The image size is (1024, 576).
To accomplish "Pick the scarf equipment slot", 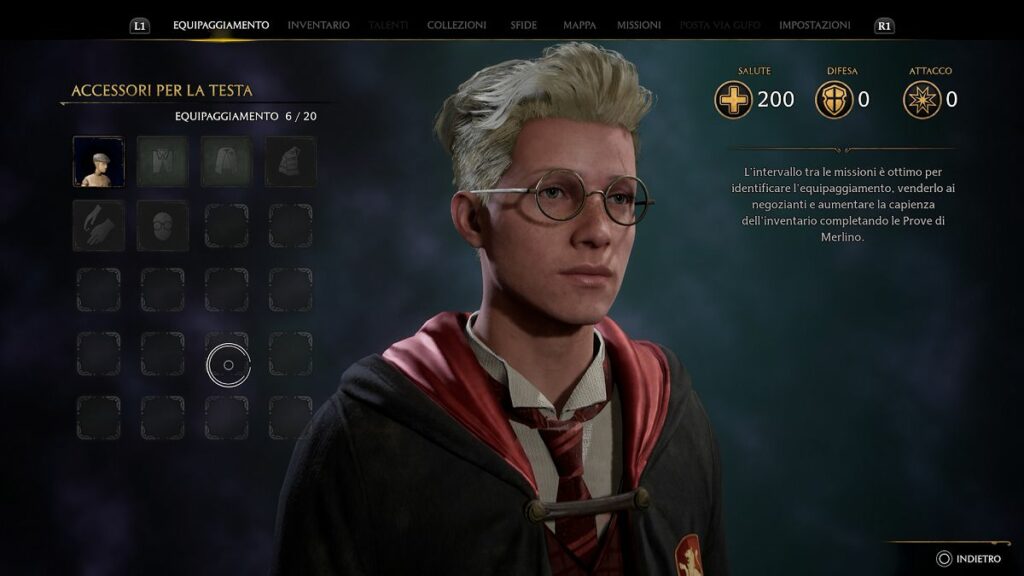I will [x=290, y=162].
